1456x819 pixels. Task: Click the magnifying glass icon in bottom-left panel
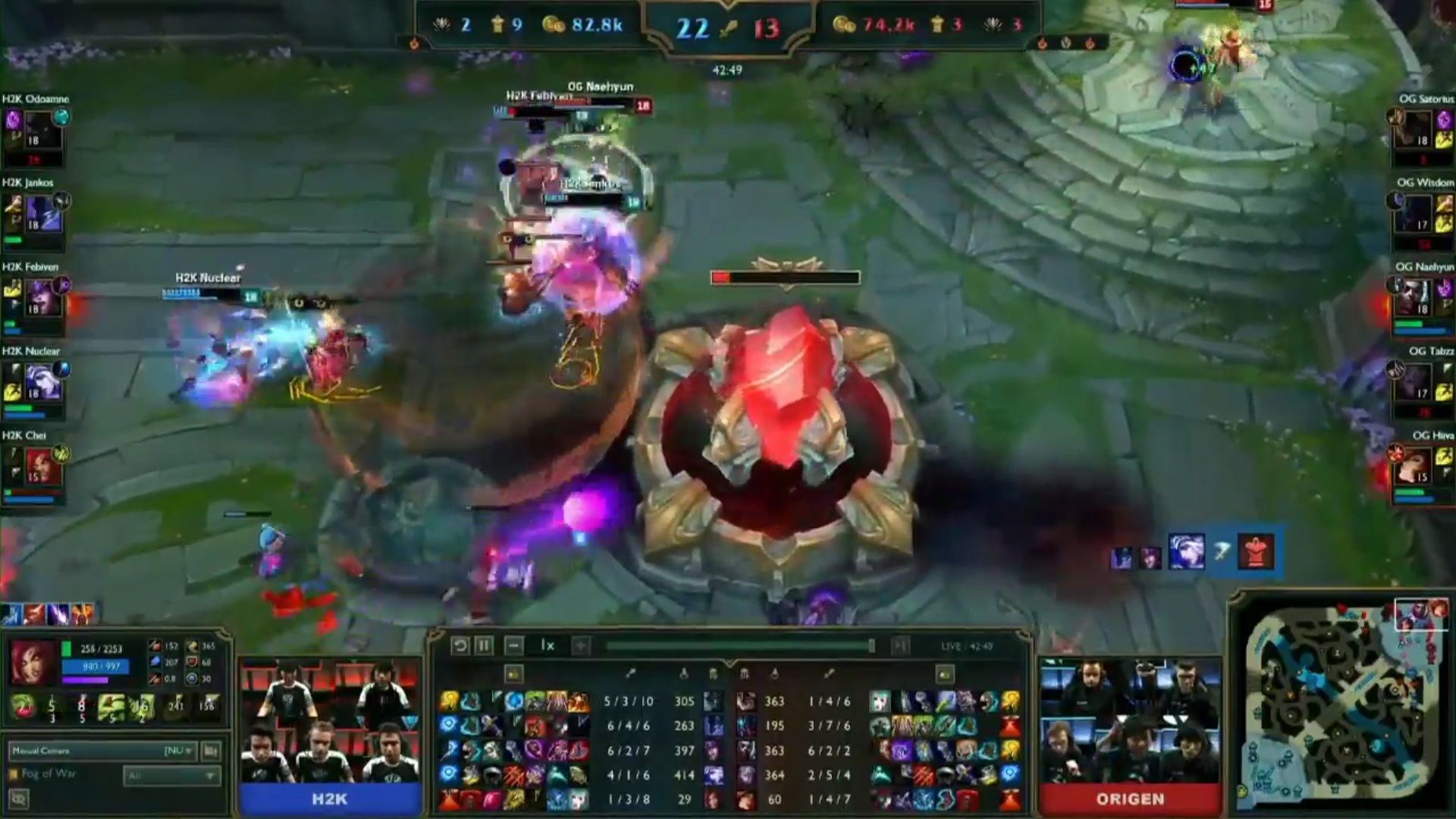tap(20, 799)
